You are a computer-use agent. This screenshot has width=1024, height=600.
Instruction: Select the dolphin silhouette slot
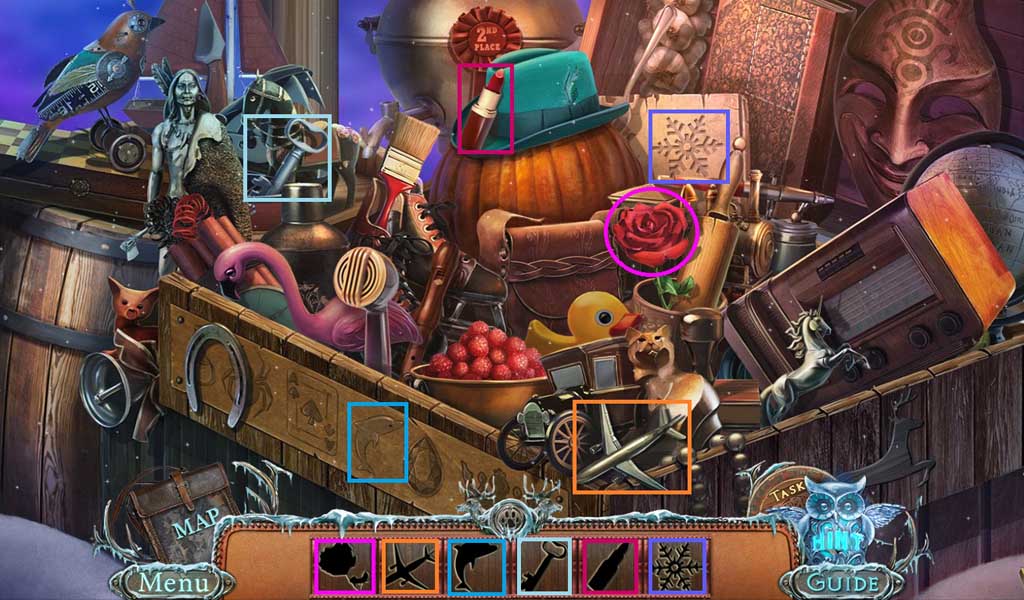(478, 565)
